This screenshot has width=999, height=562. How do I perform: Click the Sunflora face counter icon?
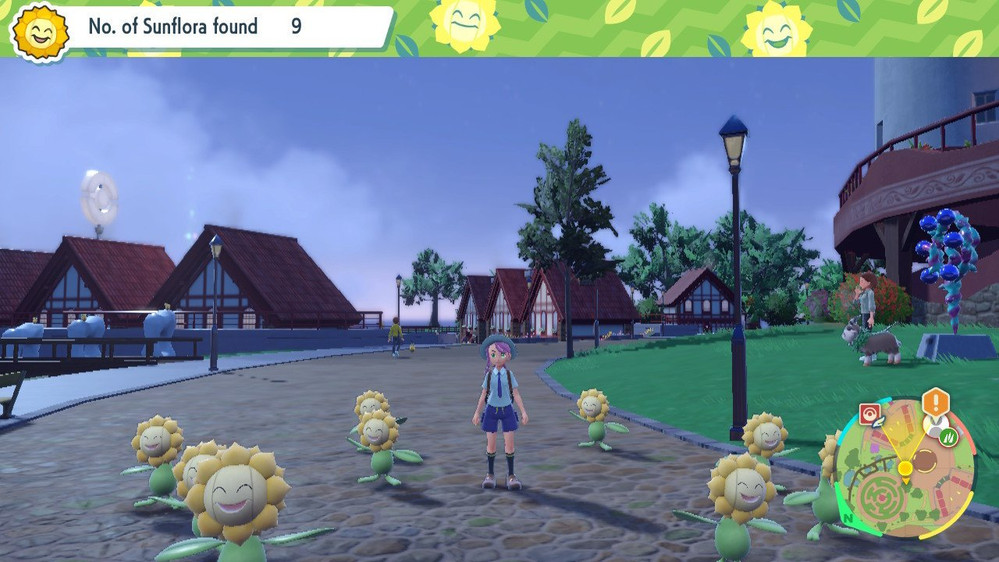coord(40,33)
